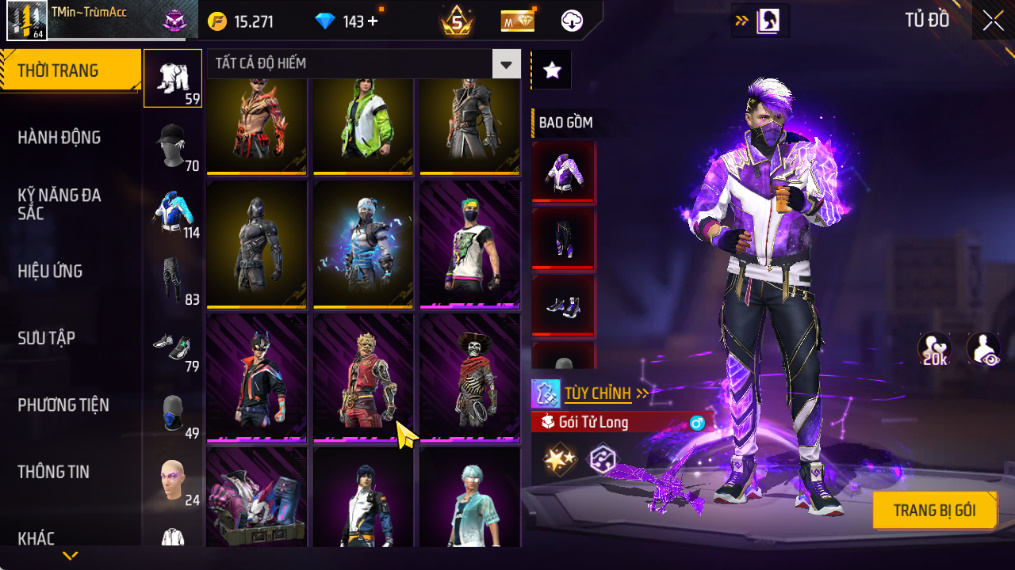Open the Tất Cả Độ Hiếm rarity dropdown
1015x570 pixels.
coord(506,65)
